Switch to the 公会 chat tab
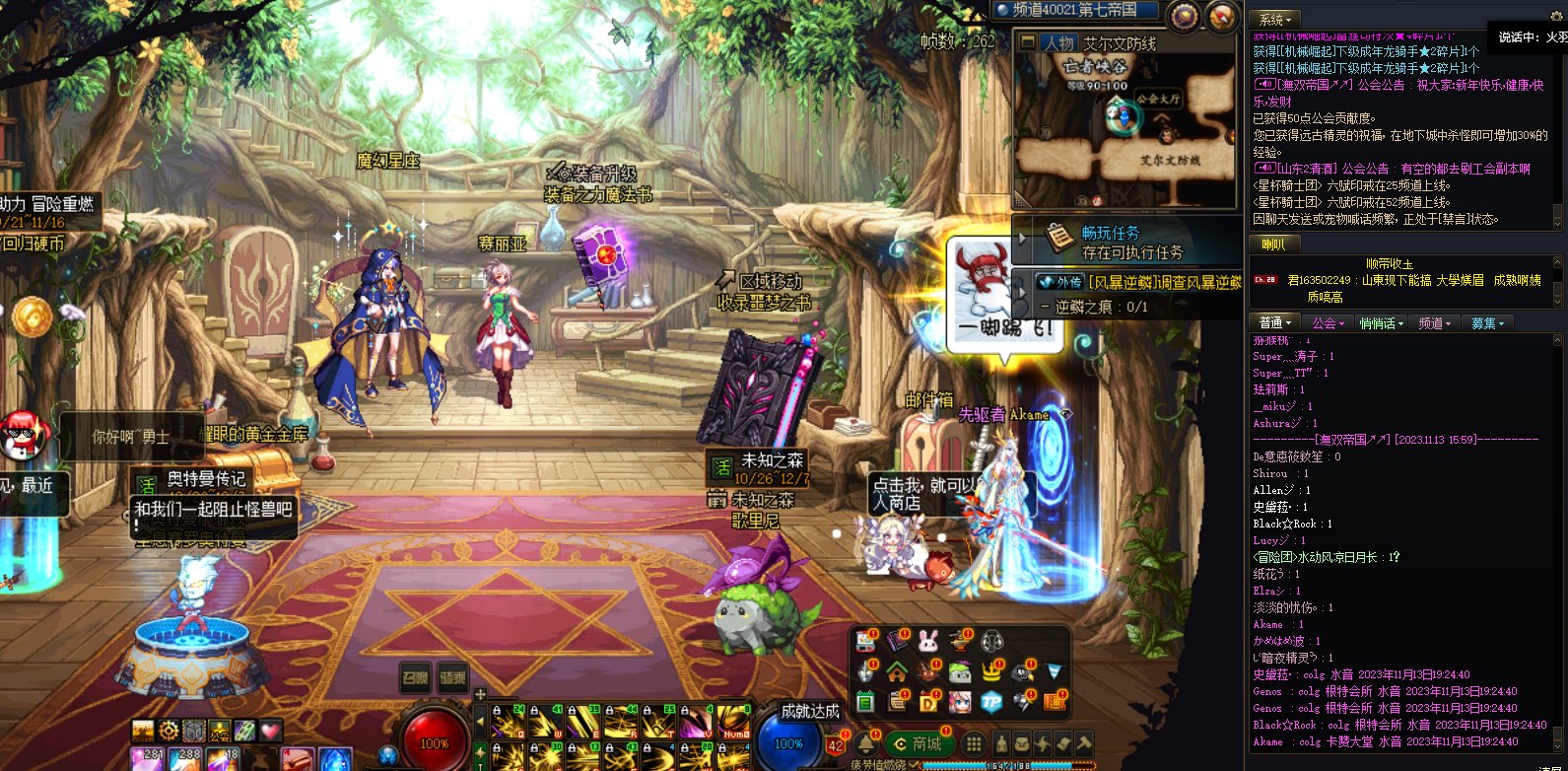The height and width of the screenshot is (771, 1568). 1328,322
